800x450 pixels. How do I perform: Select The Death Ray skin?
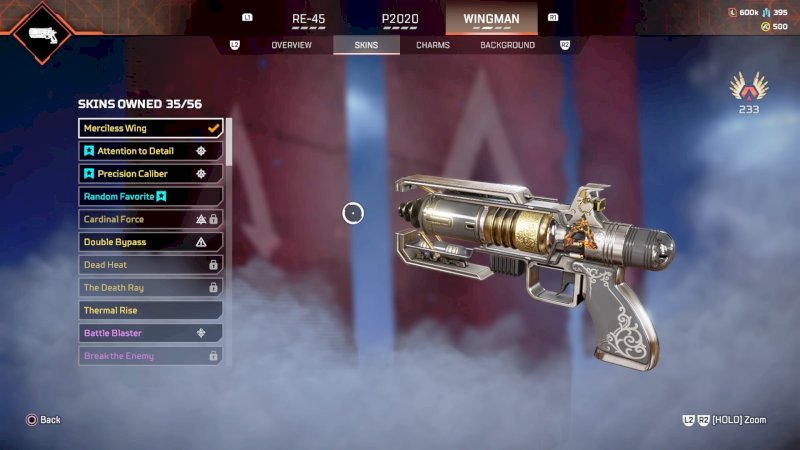(x=151, y=288)
